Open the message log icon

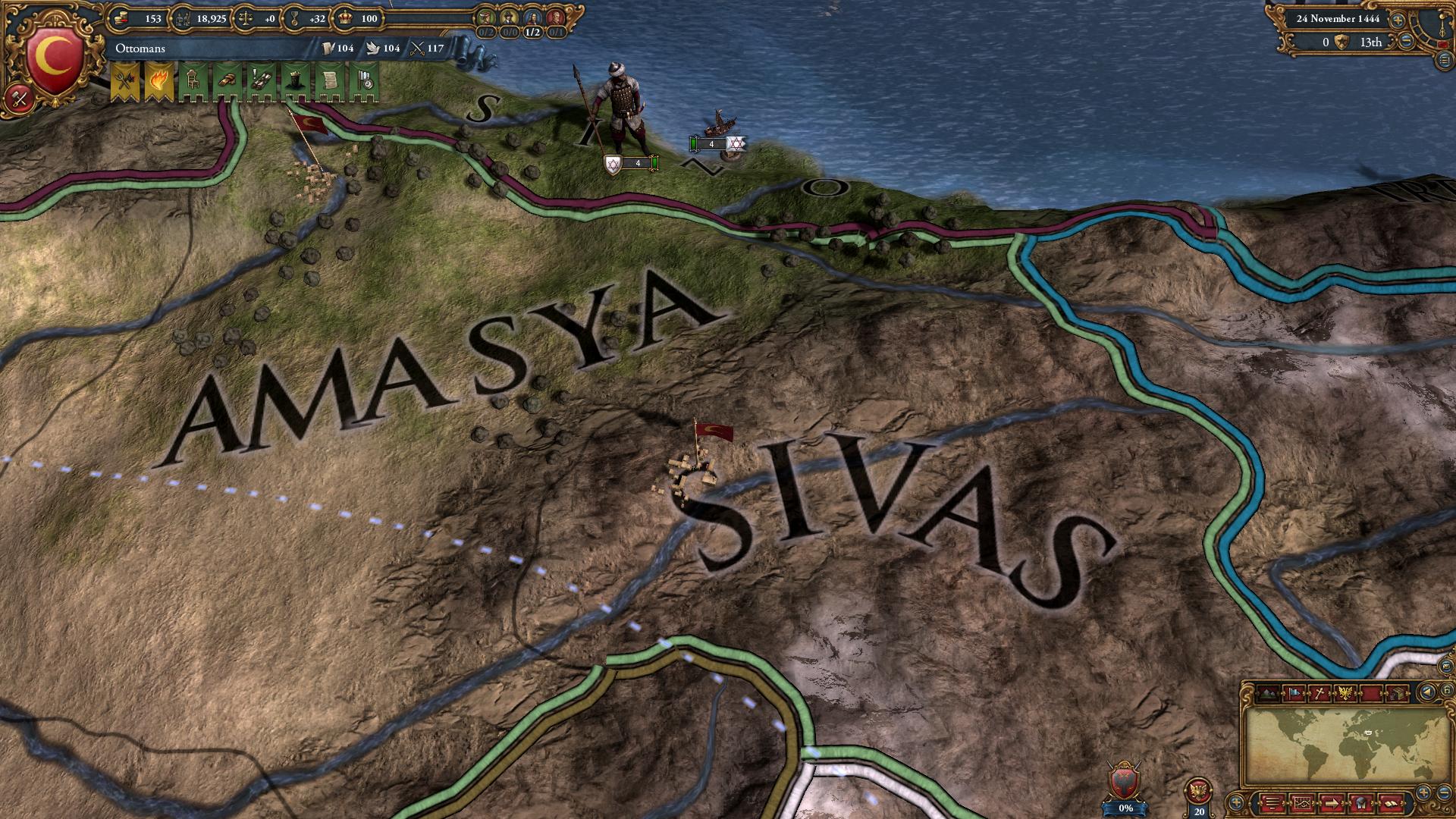pos(1360,802)
